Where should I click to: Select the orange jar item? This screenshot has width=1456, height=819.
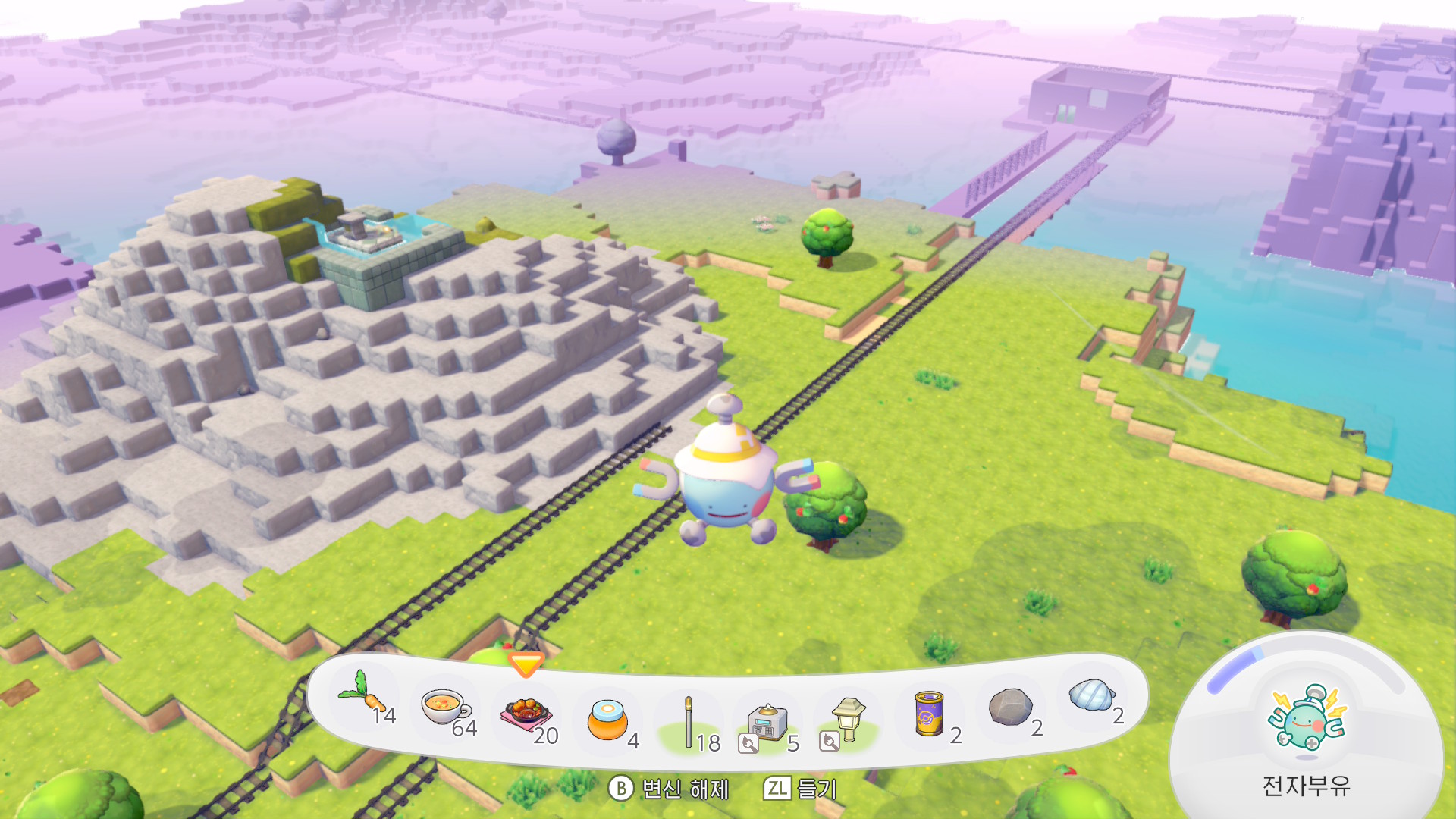point(608,720)
